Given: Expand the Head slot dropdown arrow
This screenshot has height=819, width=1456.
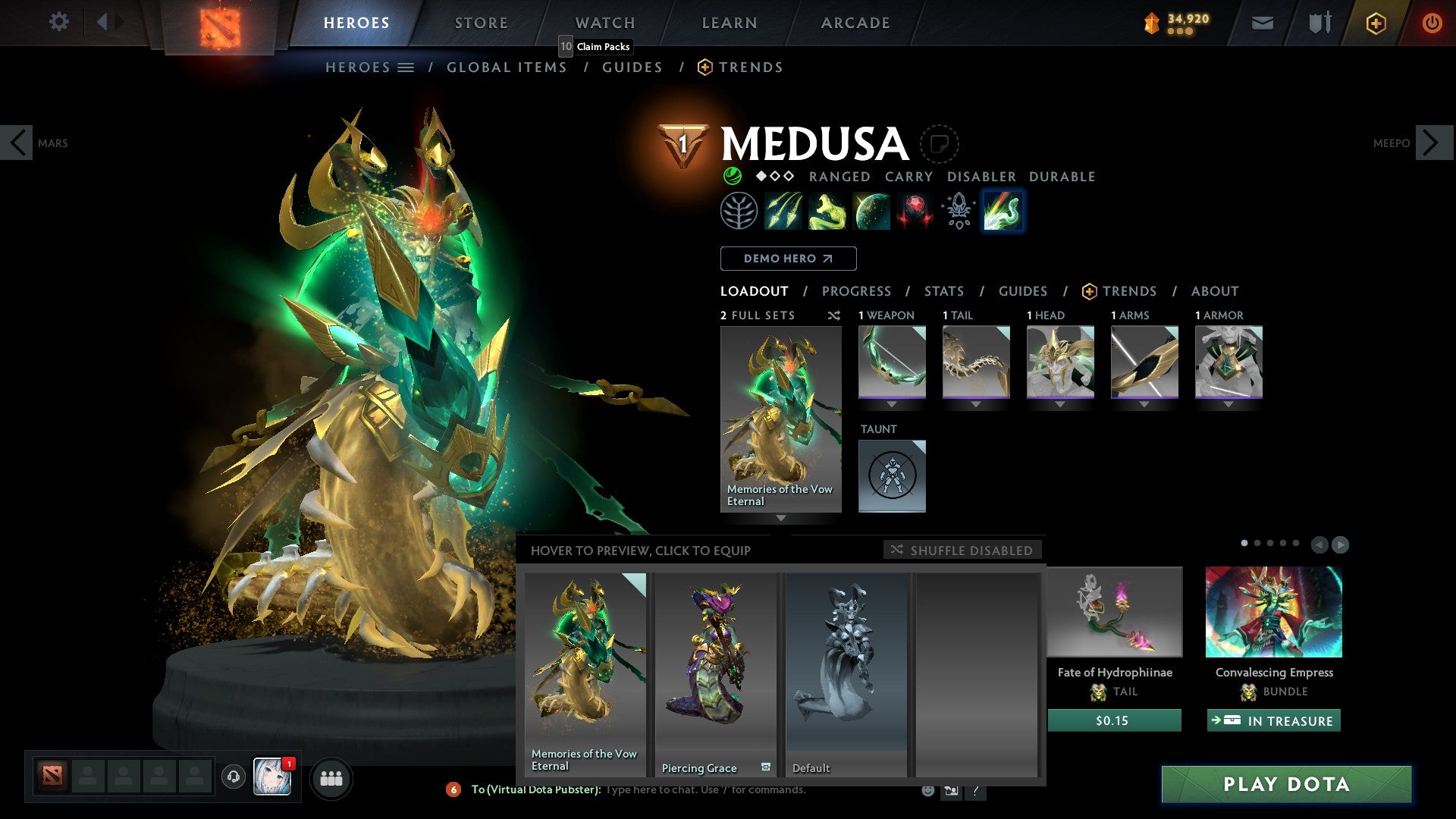Looking at the screenshot, I should [x=1059, y=405].
